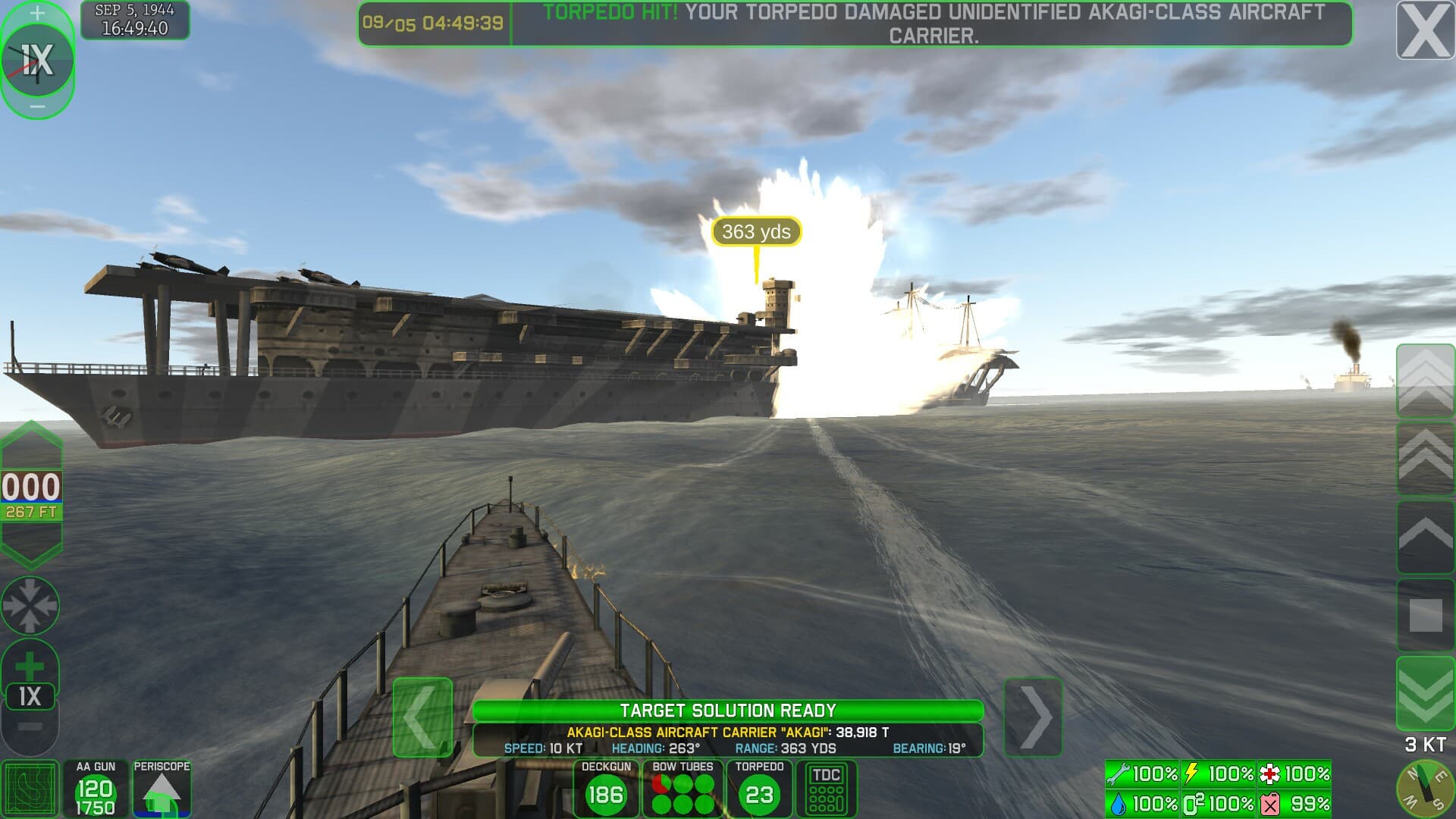Image resolution: width=1456 pixels, height=819 pixels.
Task: Set engines to flank speed triple chevron
Action: click(x=1425, y=379)
